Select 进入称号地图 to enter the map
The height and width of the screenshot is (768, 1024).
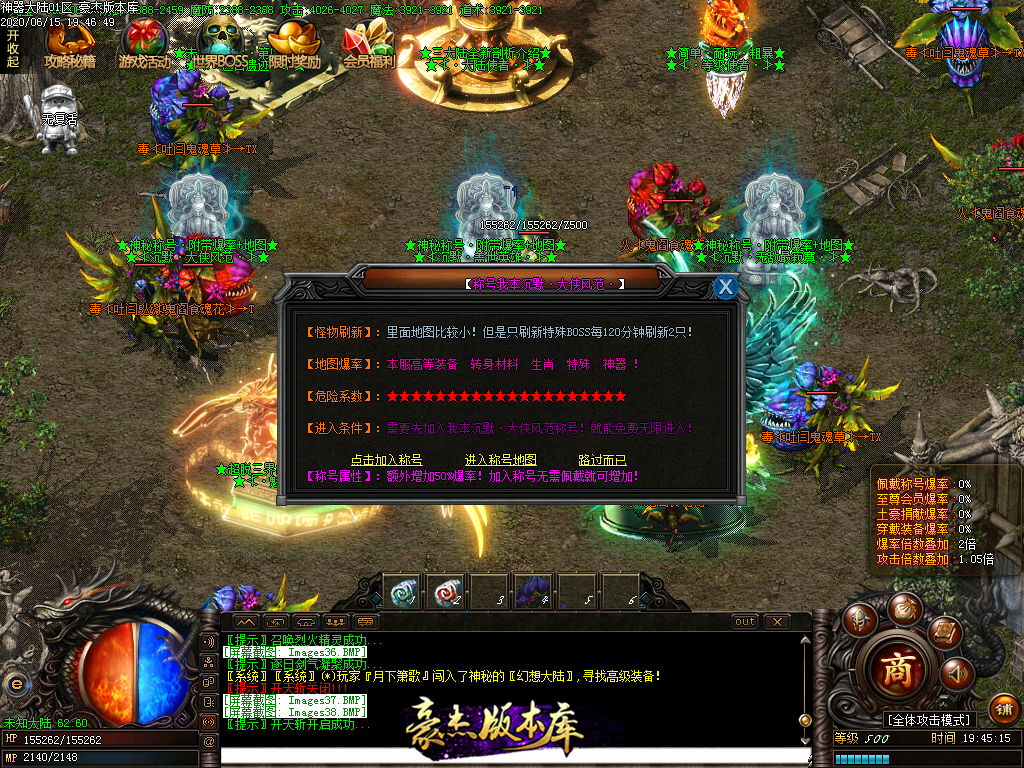[x=501, y=460]
